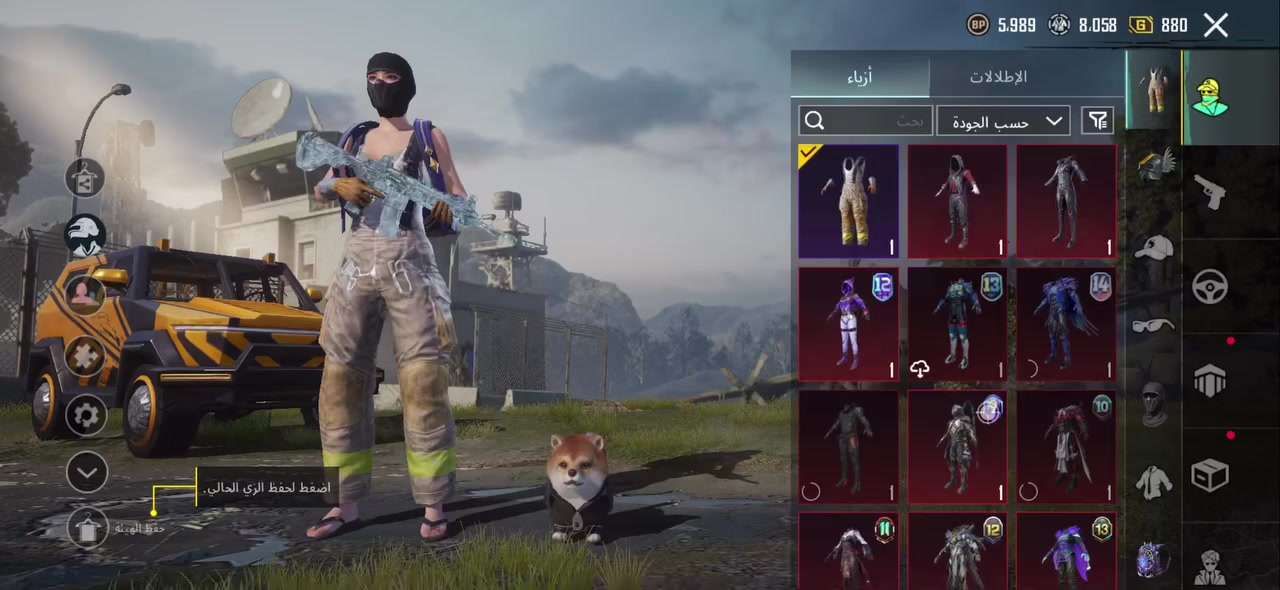This screenshot has width=1280, height=590.
Task: Open the حسب الجودة sort dropdown
Action: [1003, 121]
